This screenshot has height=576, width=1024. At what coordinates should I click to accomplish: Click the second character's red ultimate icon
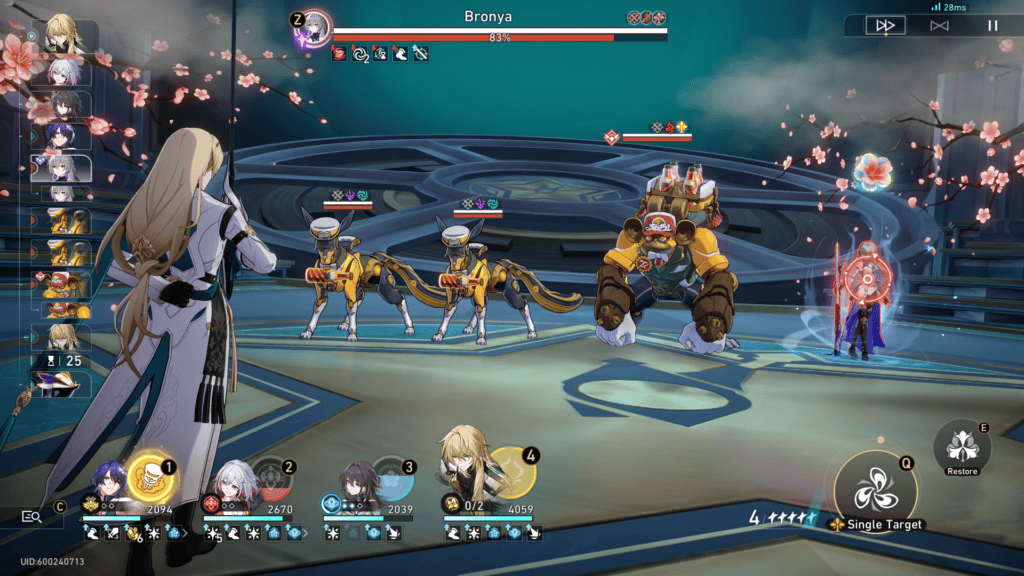(270, 478)
